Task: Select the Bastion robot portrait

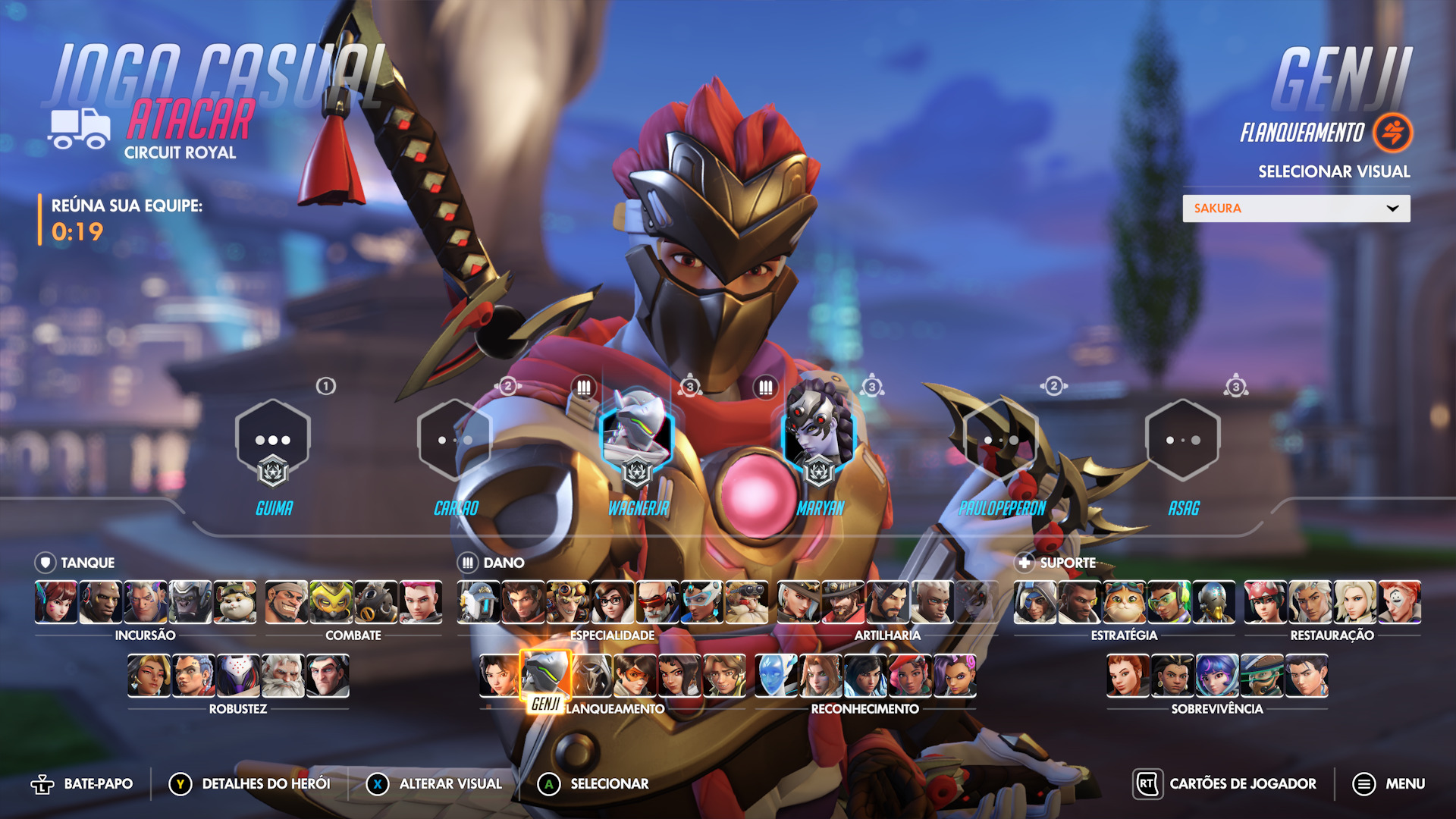Action: click(x=479, y=602)
